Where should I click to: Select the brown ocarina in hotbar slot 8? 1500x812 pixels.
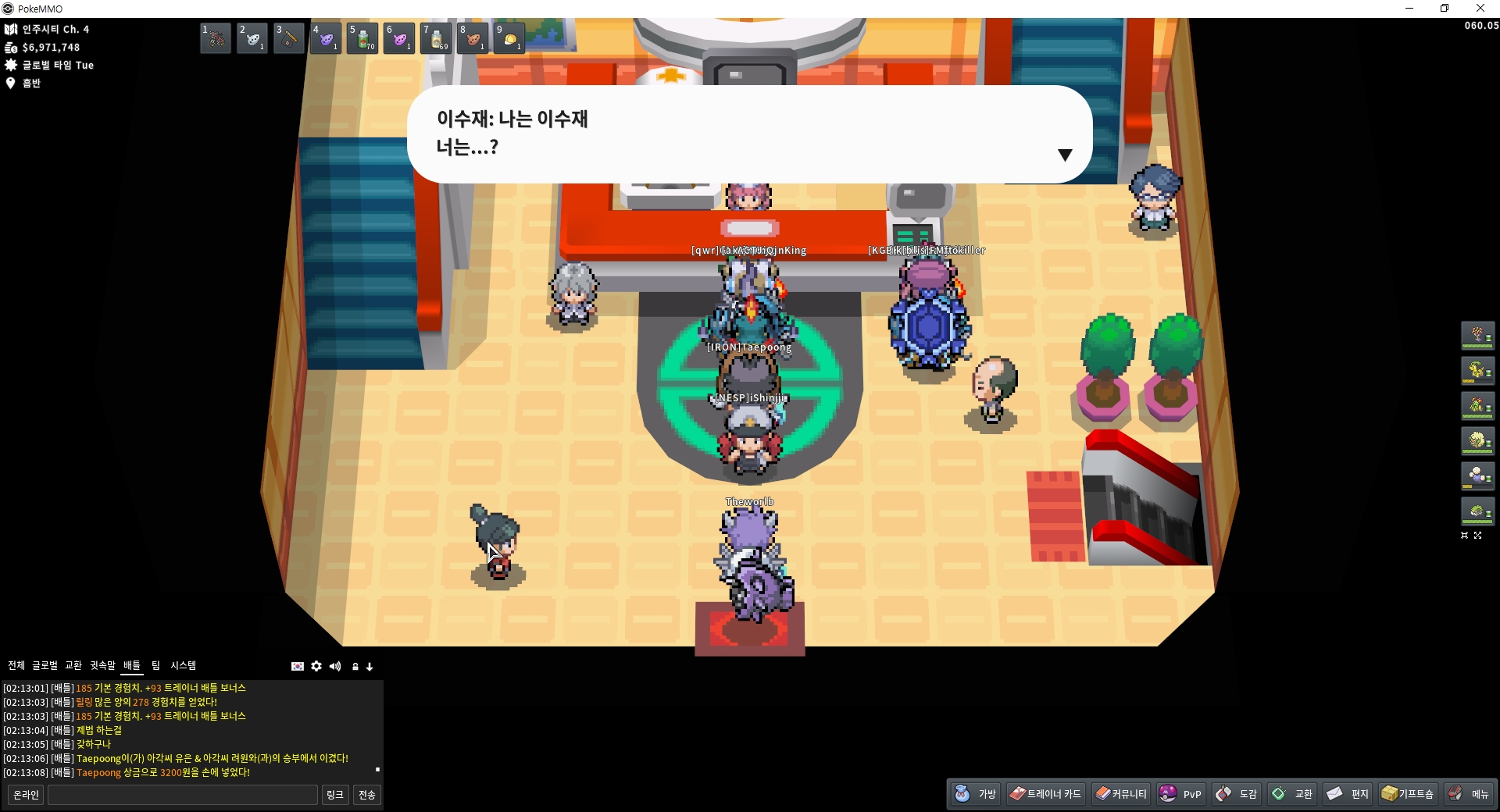(473, 38)
